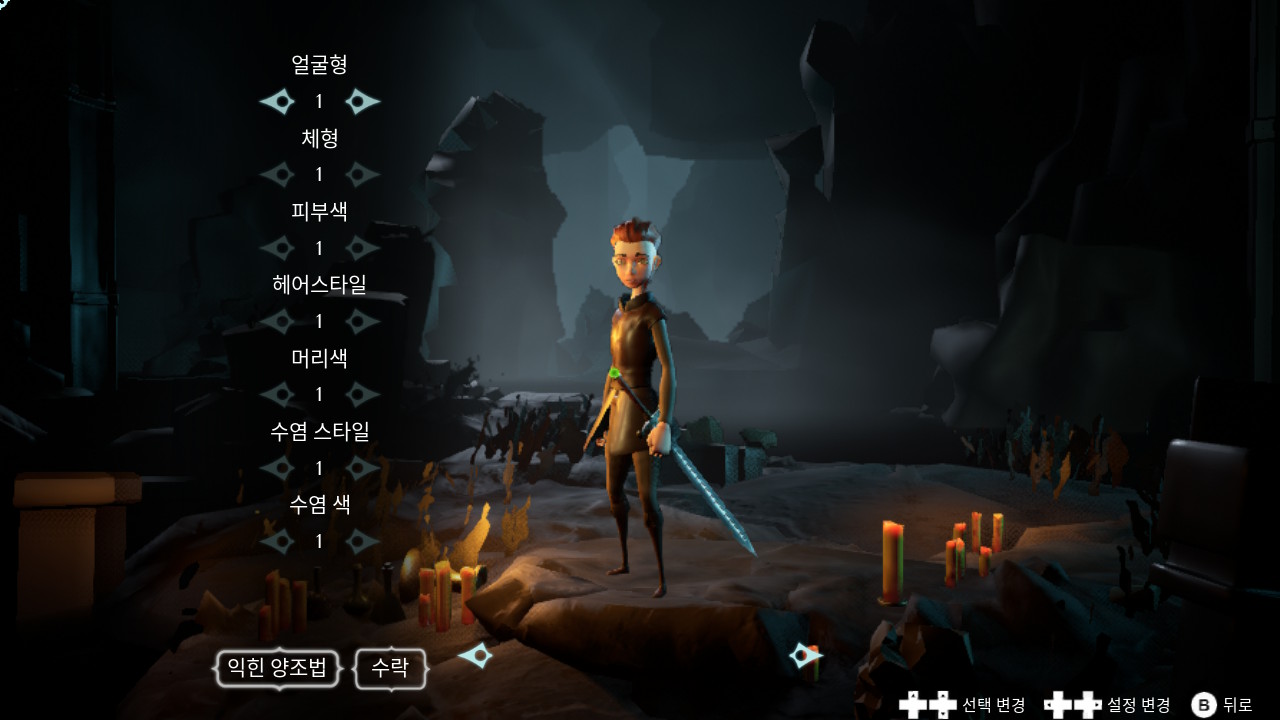
Task: Confirm character with 수락 button
Action: [x=390, y=668]
